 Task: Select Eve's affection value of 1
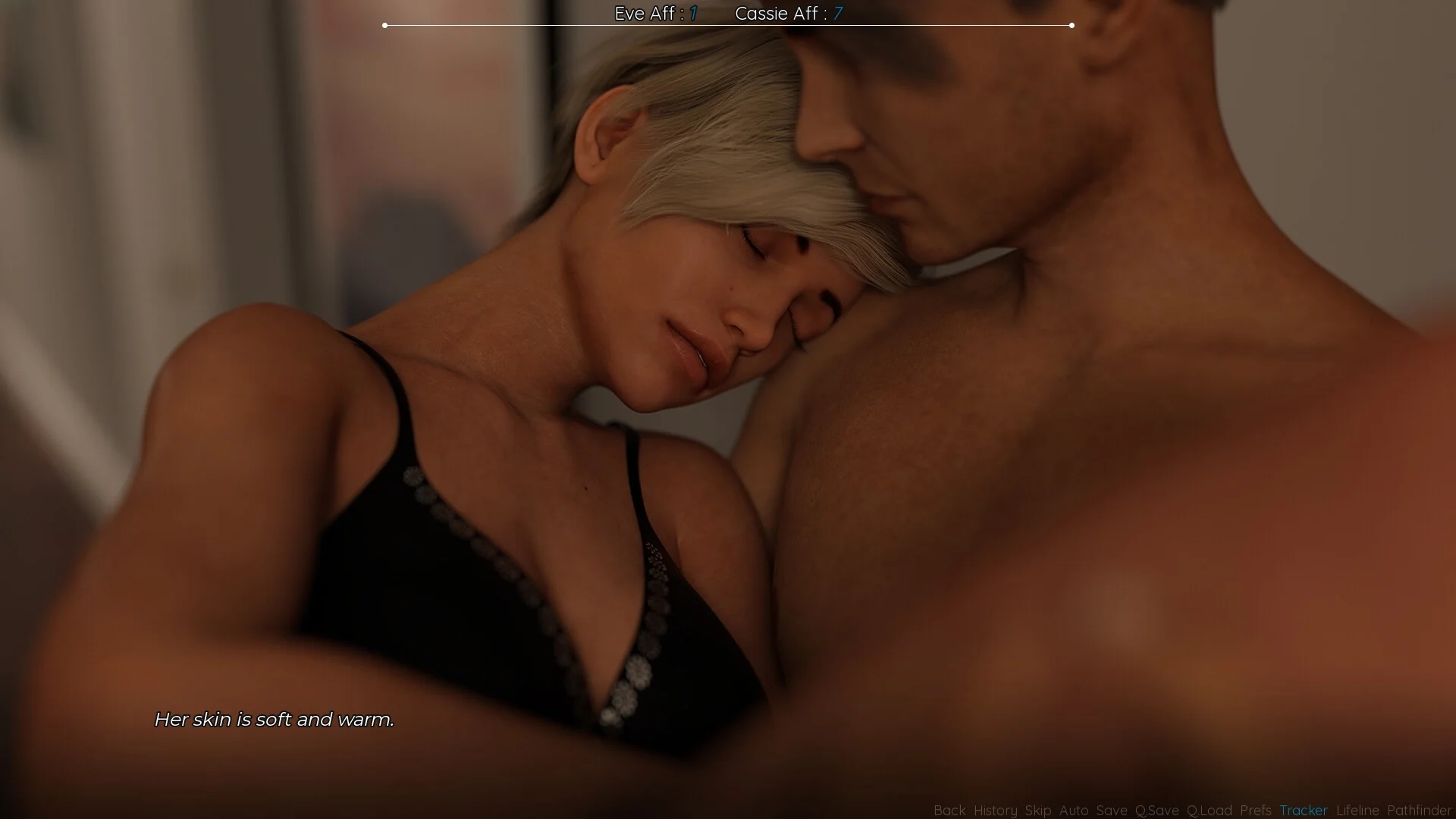[693, 13]
